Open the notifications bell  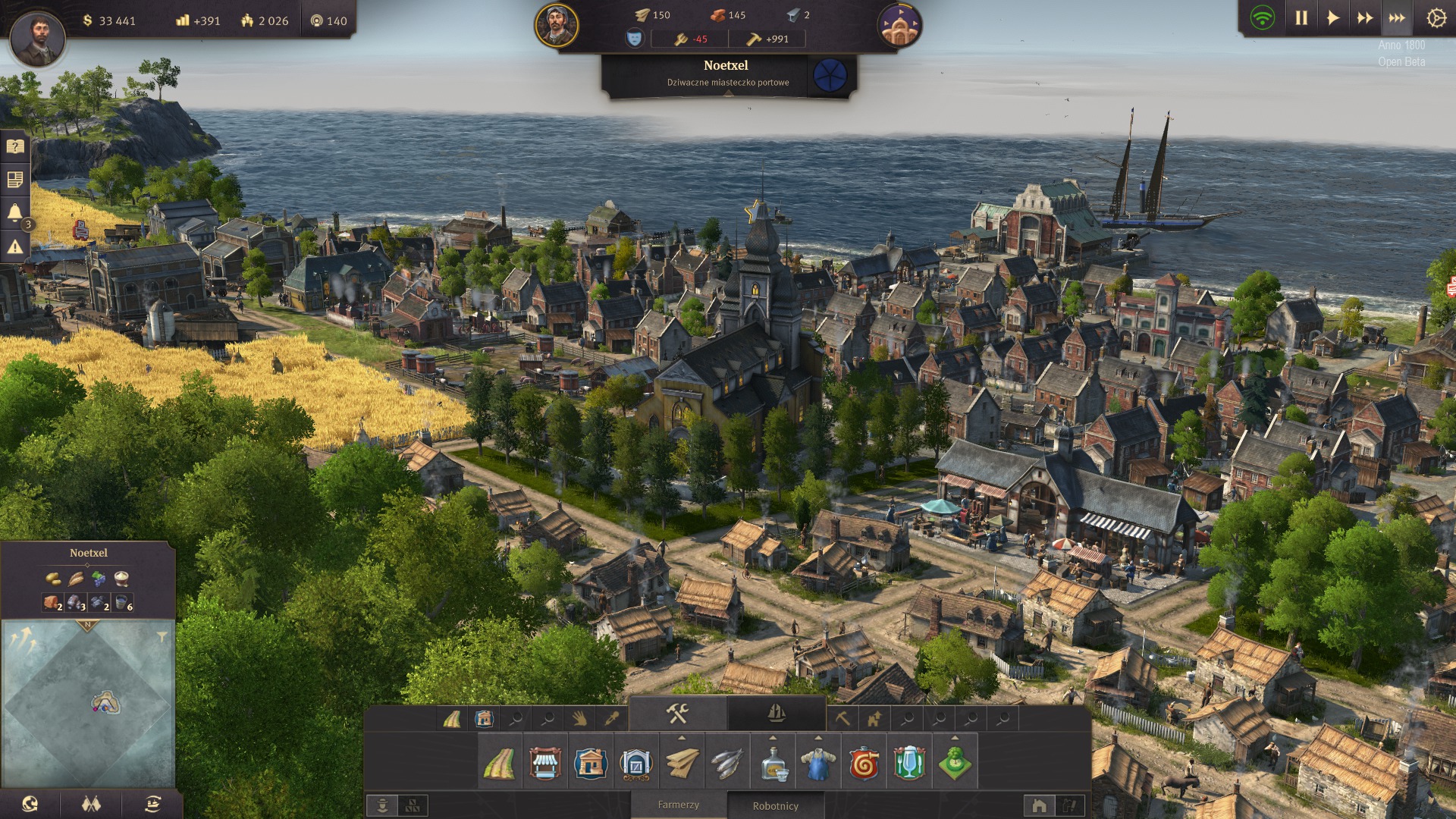(15, 212)
